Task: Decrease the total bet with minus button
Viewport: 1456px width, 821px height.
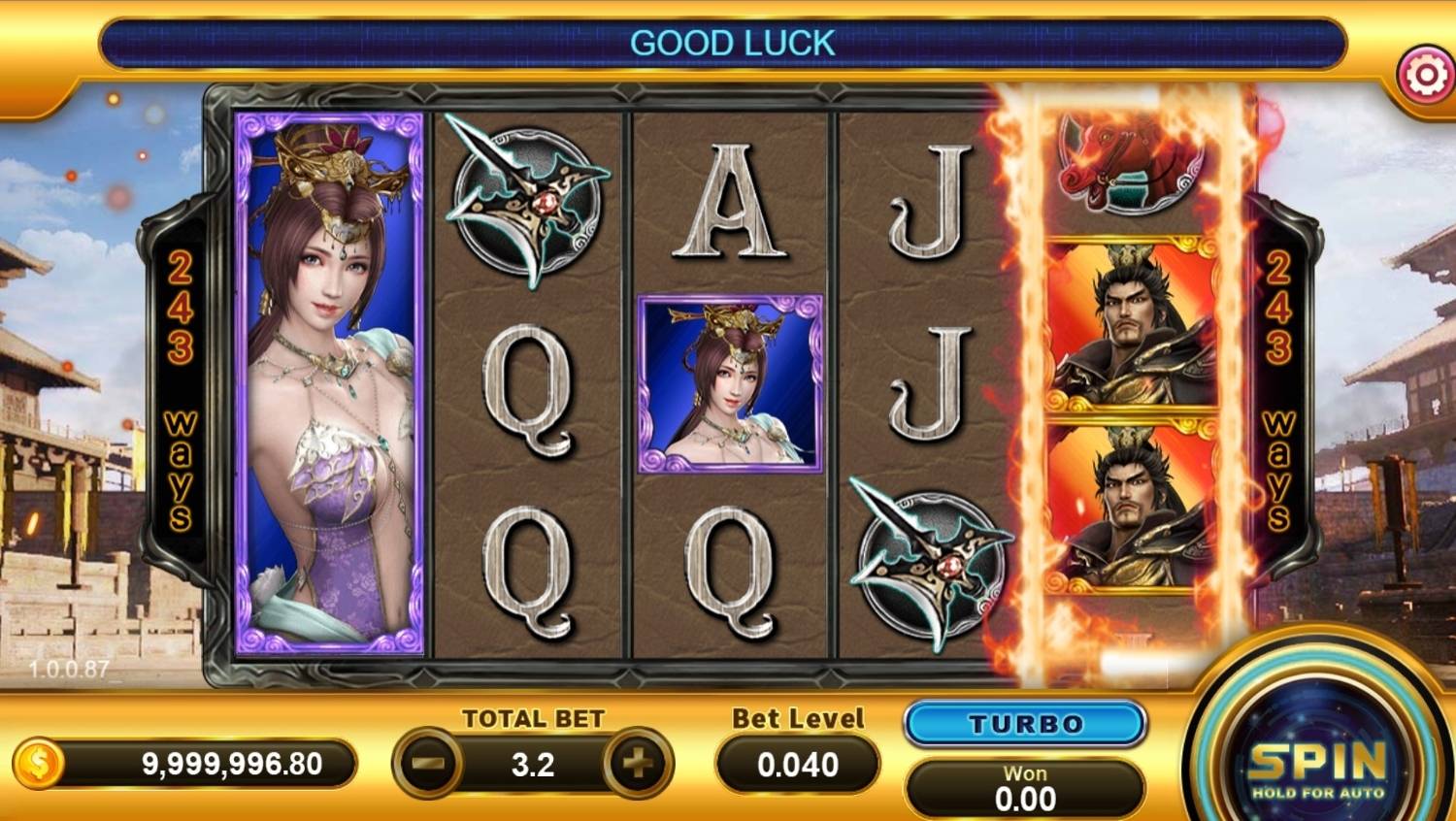Action: (x=427, y=765)
